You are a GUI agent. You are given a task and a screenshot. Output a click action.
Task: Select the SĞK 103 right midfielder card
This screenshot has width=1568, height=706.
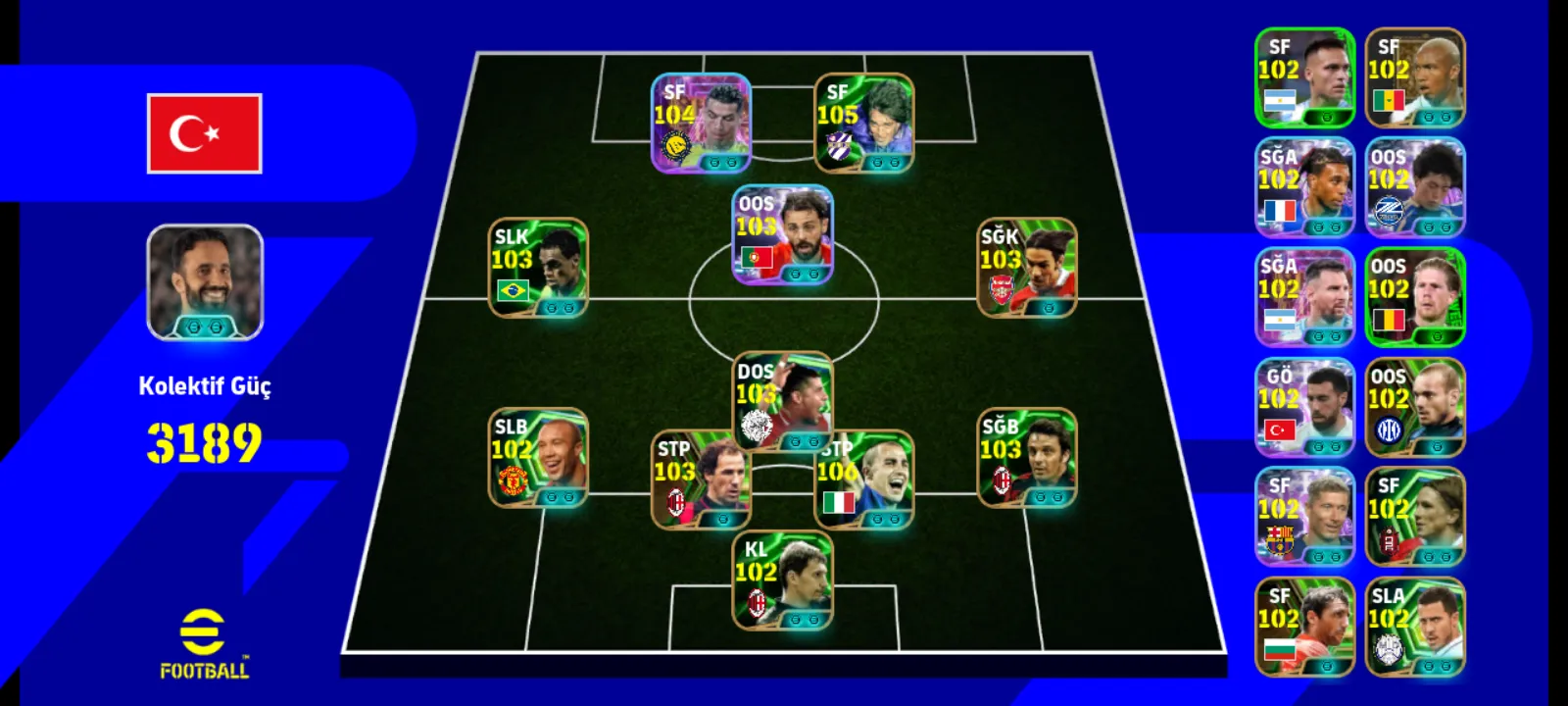coord(1027,268)
